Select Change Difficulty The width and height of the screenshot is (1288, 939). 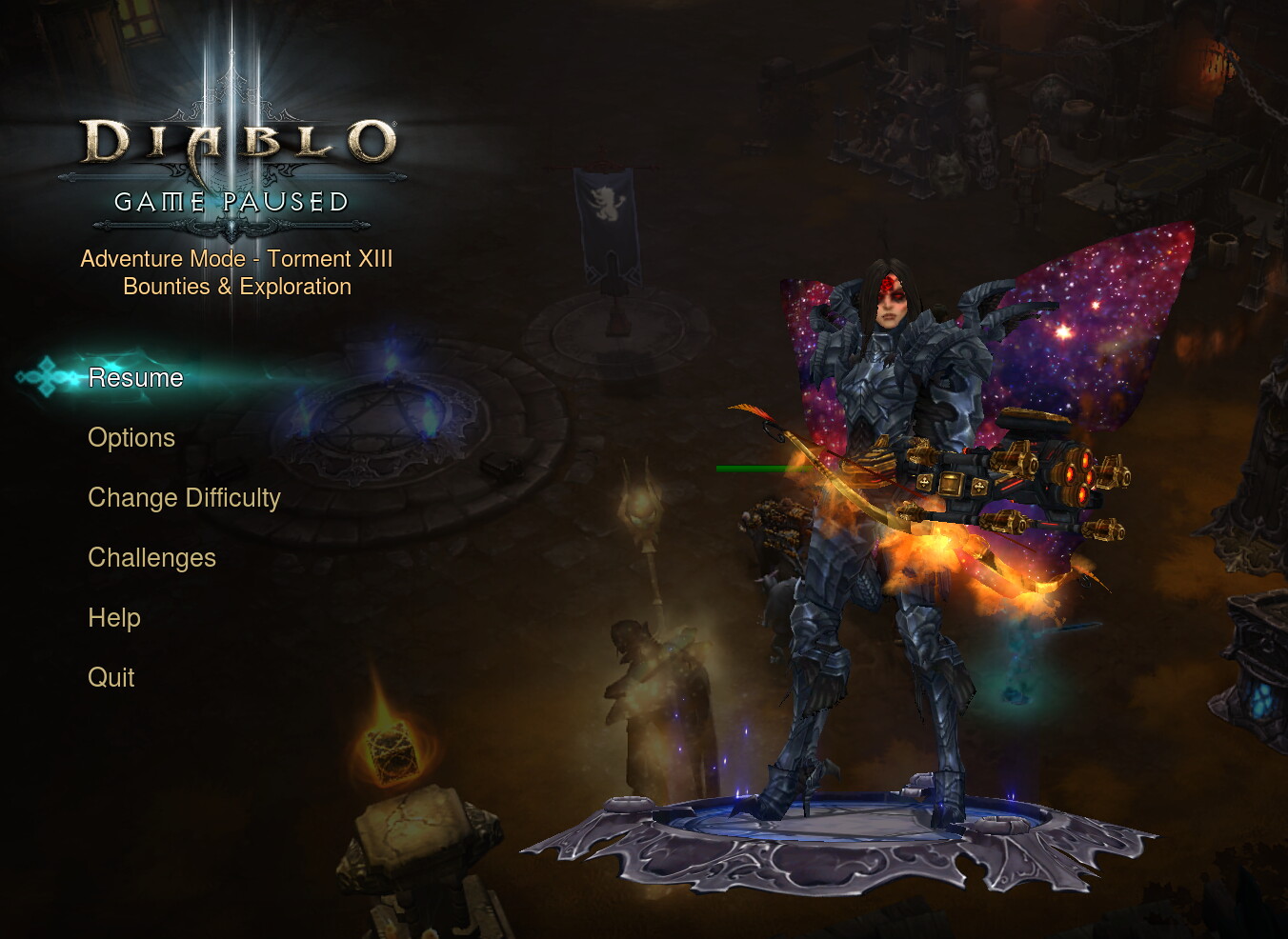coord(184,498)
